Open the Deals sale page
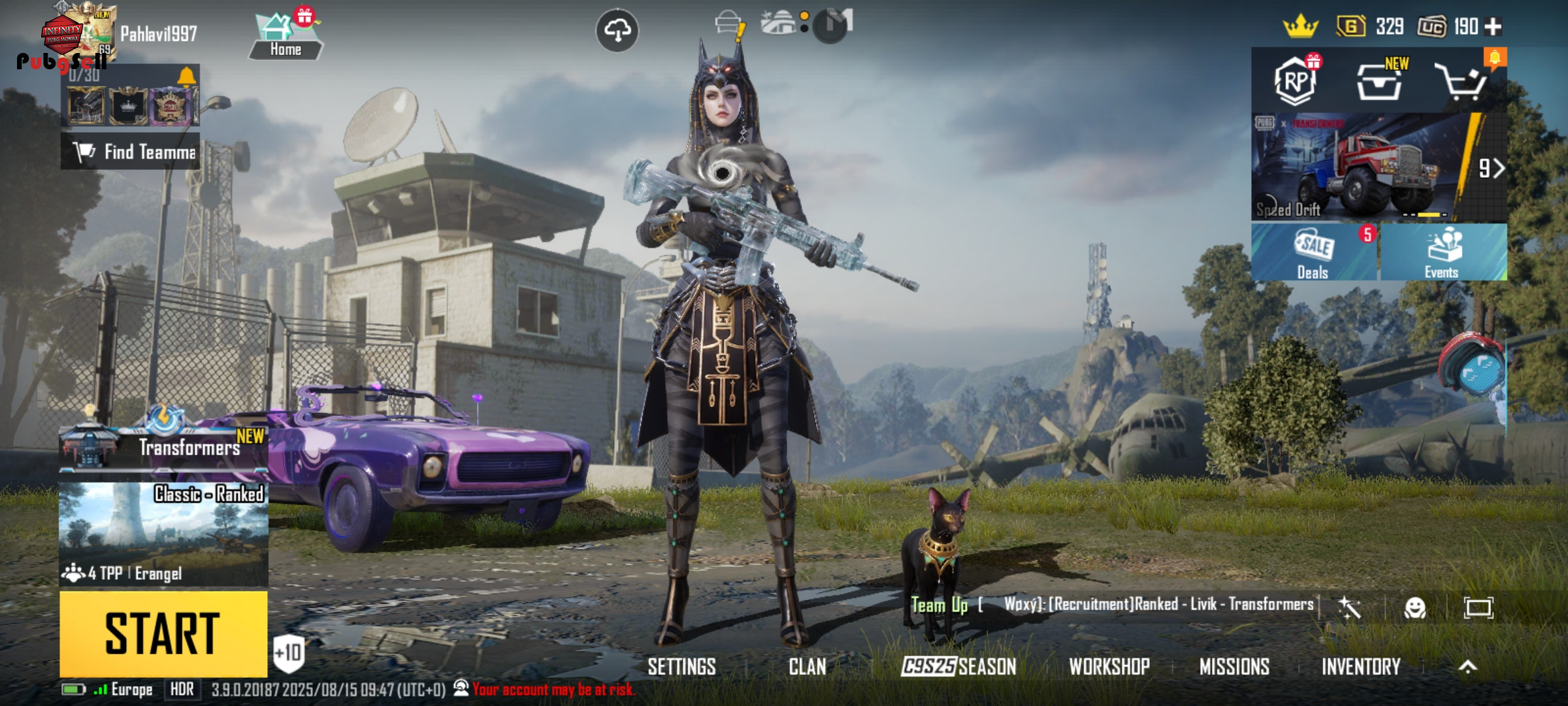Screen dimensions: 1568x706 (x=1313, y=252)
